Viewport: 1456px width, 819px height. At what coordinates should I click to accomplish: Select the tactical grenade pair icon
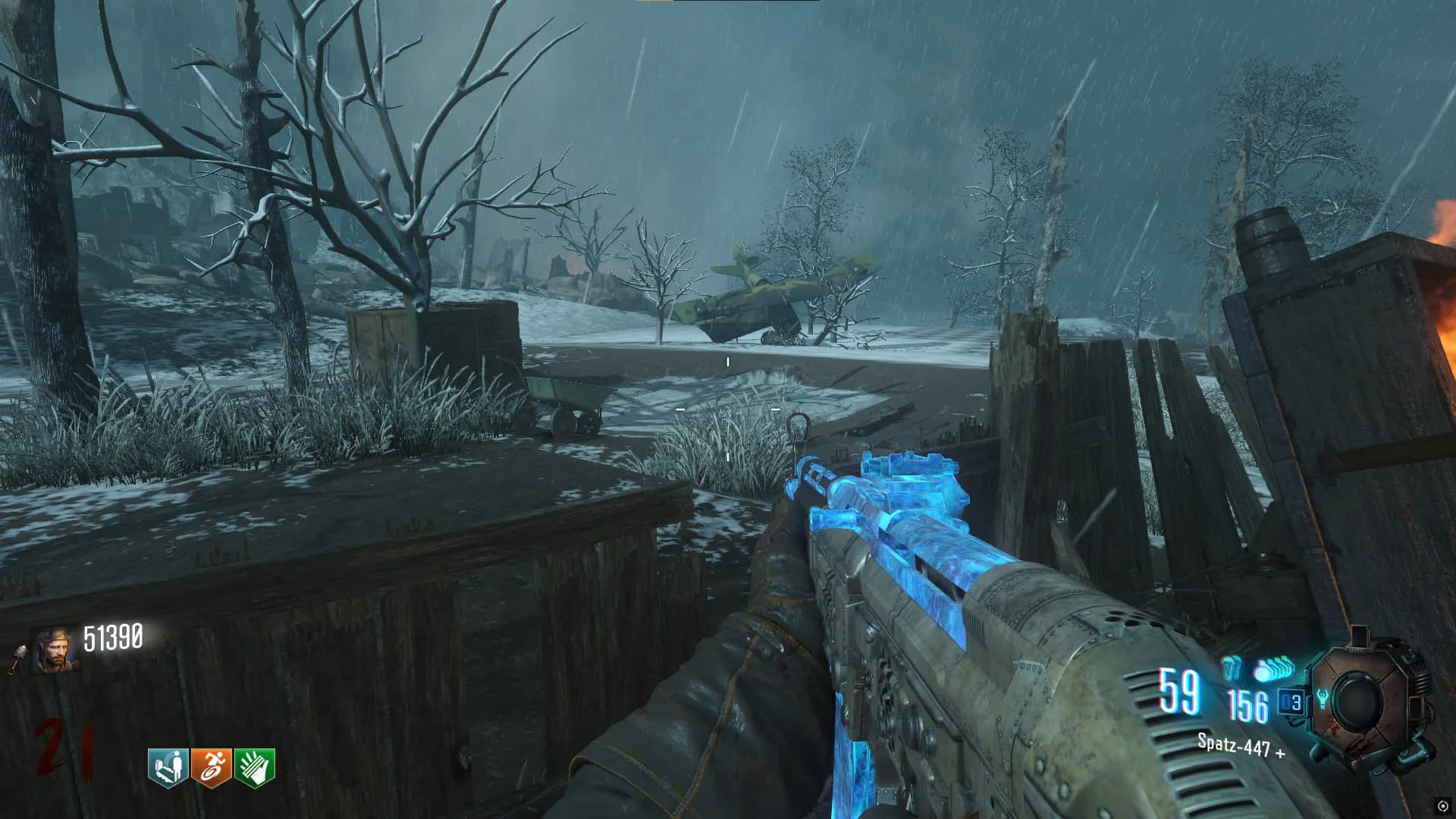[1232, 668]
